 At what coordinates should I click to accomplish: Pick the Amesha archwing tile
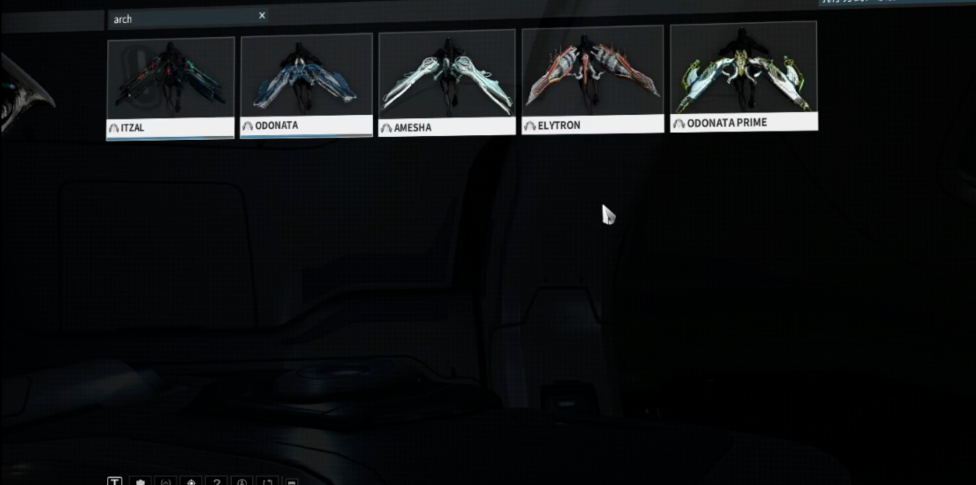446,82
